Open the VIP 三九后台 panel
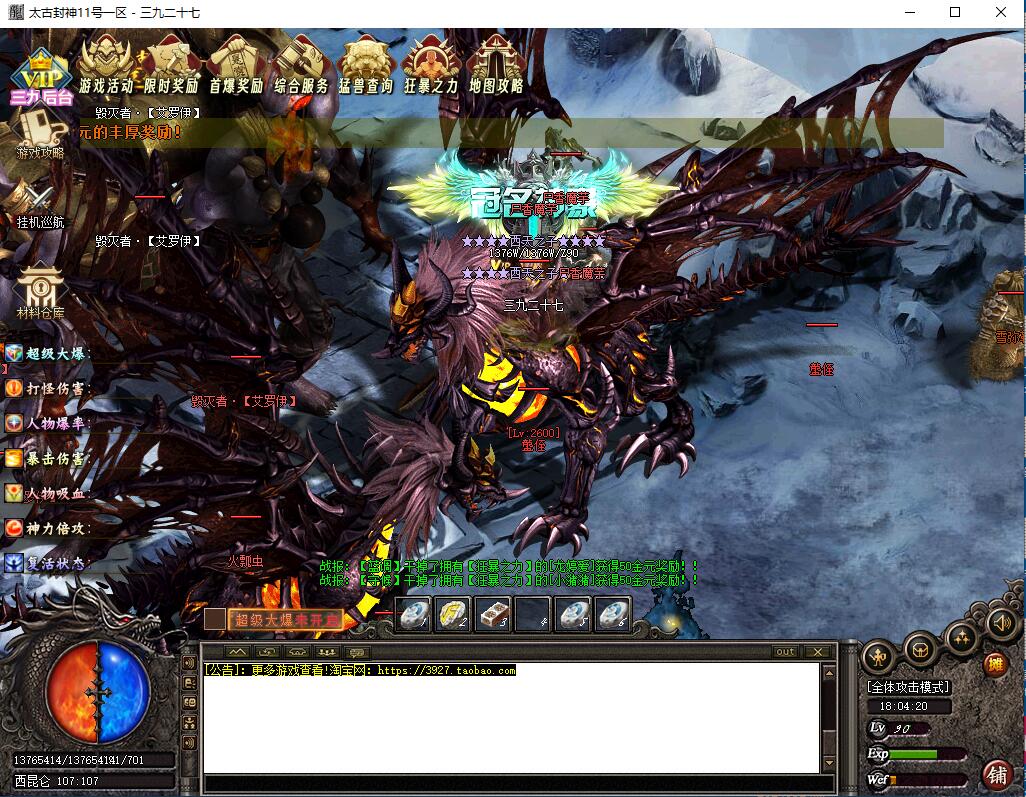Viewport: 1026px width, 797px height. [42, 77]
